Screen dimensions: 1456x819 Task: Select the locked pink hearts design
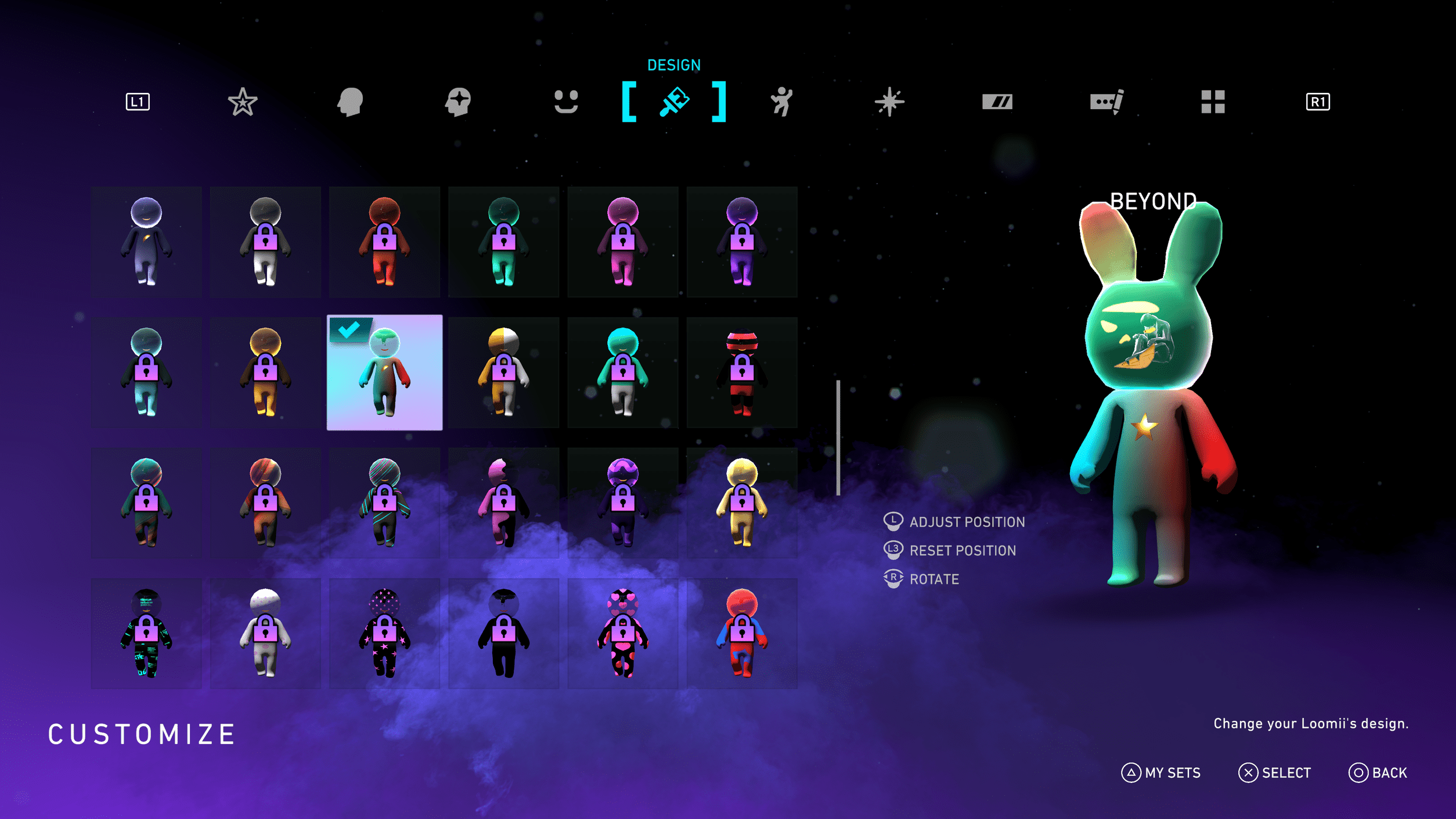coord(622,633)
